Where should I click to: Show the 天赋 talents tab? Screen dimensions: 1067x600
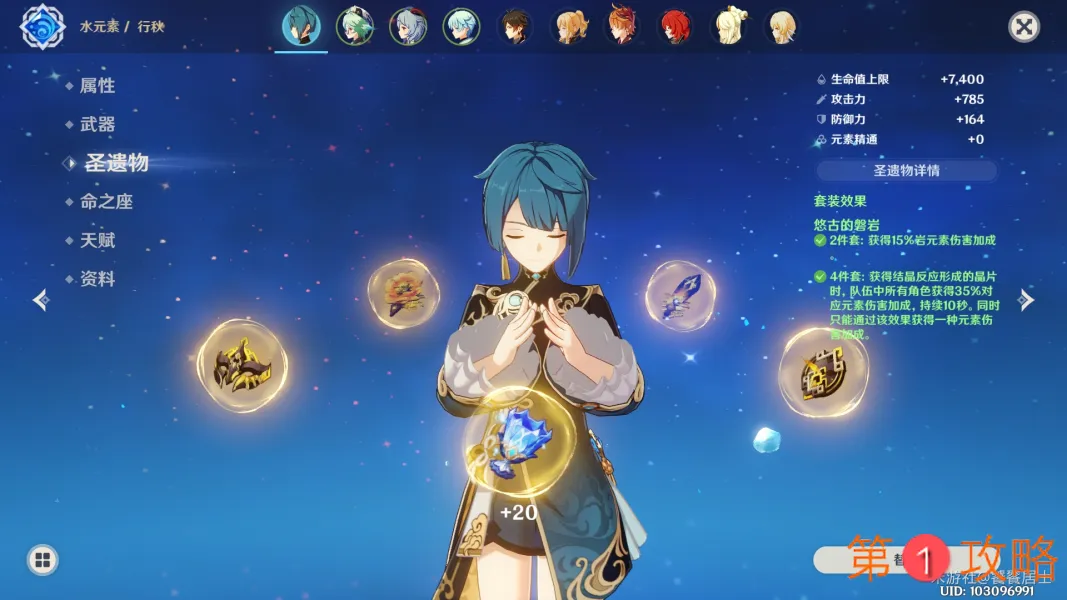tap(97, 241)
